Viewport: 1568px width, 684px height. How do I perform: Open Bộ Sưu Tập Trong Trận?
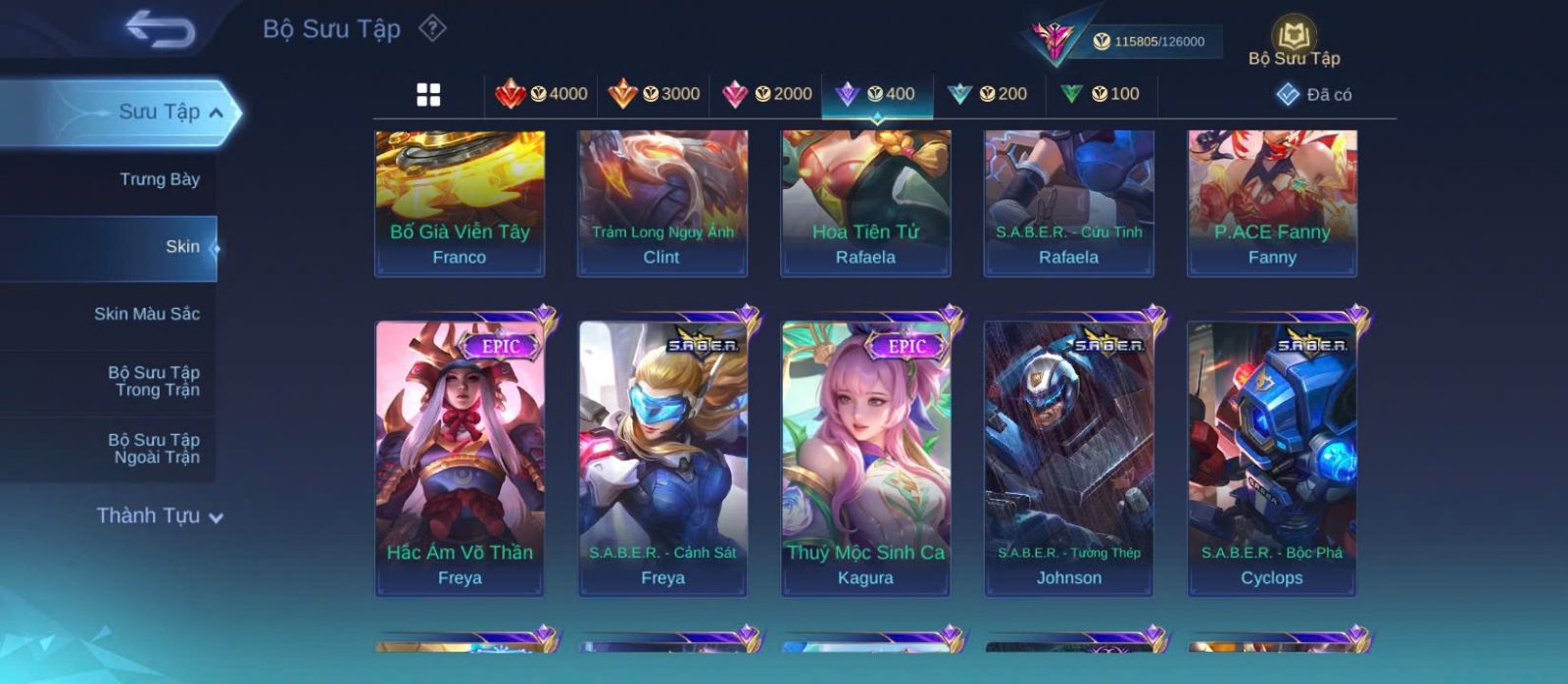pos(154,381)
